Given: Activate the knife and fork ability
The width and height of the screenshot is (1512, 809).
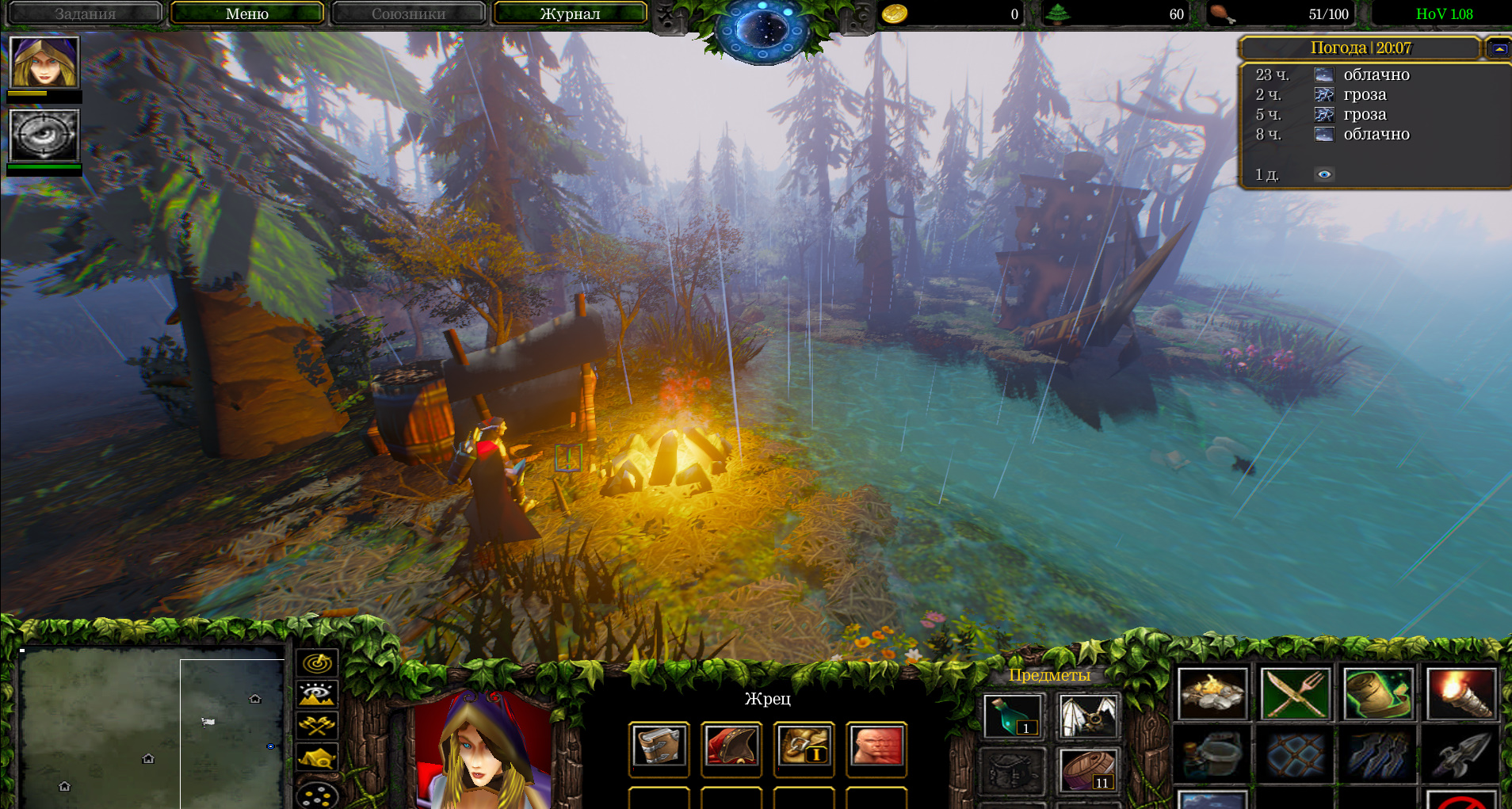Looking at the screenshot, I should (1295, 694).
